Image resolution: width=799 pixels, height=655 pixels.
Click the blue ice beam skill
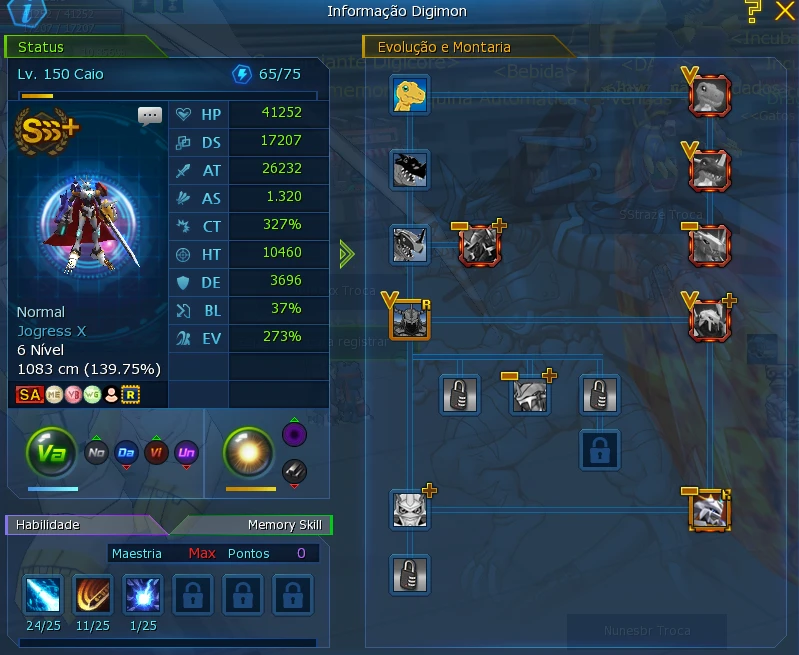click(43, 595)
